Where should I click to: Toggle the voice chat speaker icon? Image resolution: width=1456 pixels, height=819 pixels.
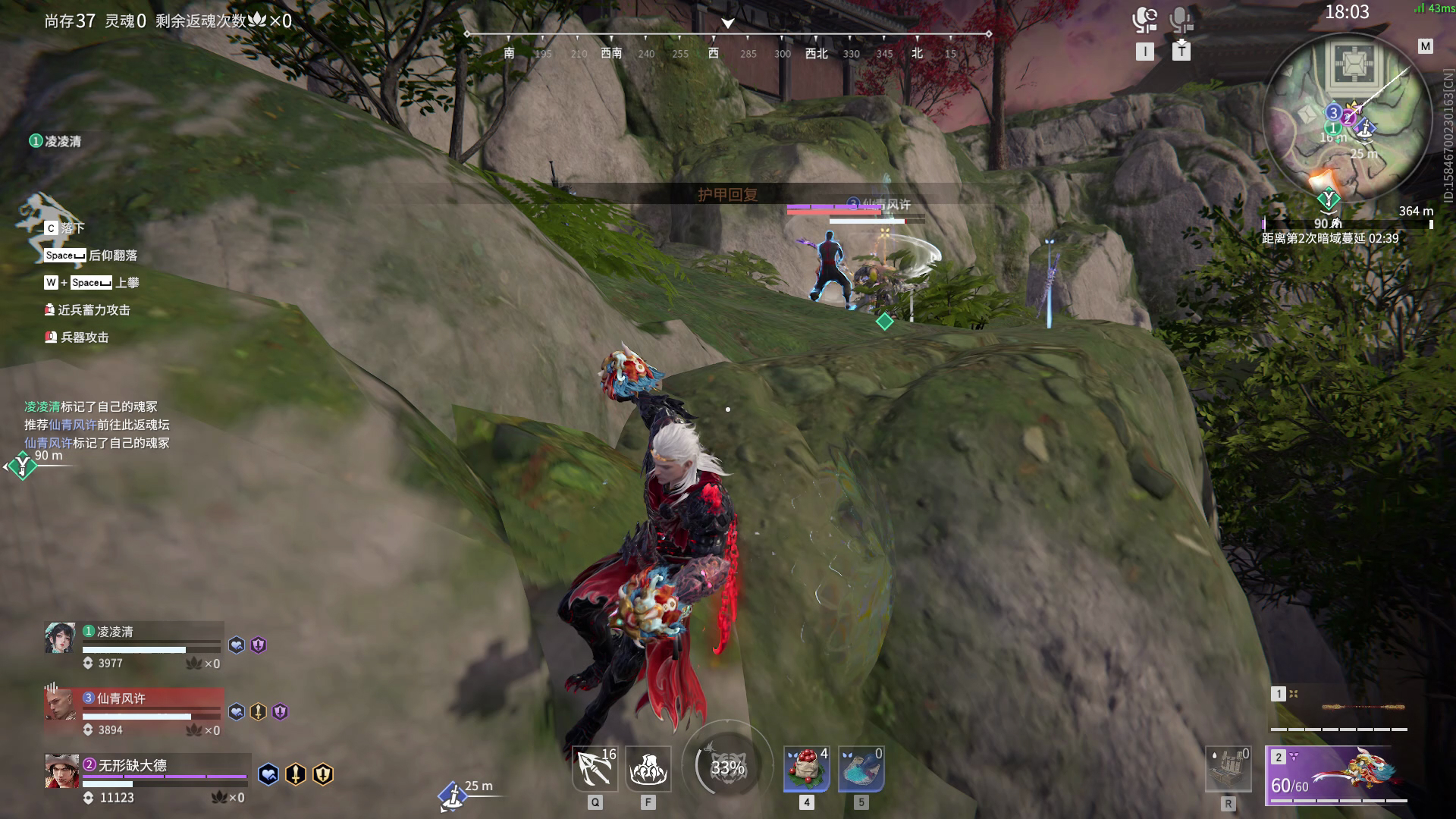1144,20
